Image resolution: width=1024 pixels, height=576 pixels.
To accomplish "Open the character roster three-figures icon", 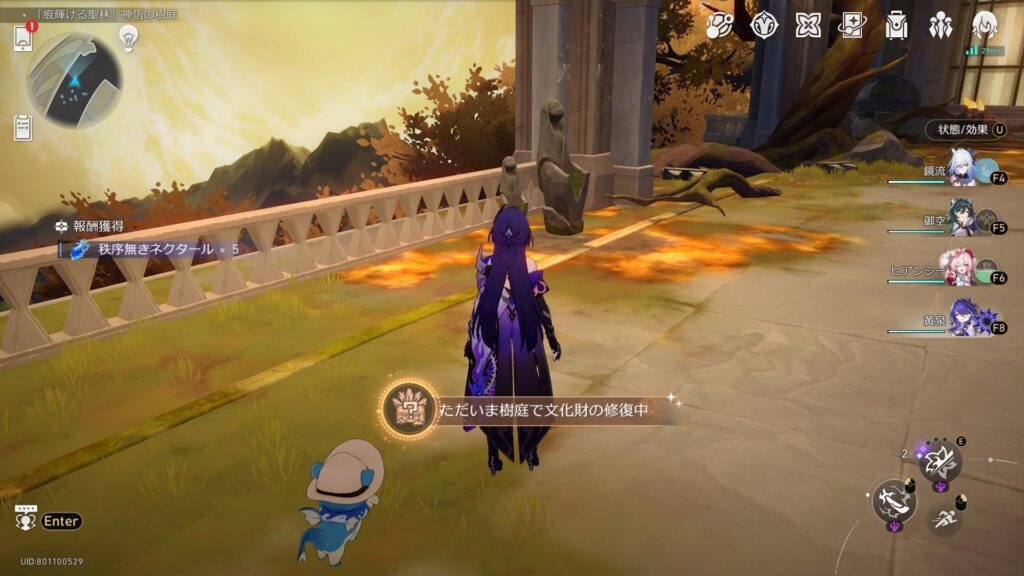I will point(940,25).
